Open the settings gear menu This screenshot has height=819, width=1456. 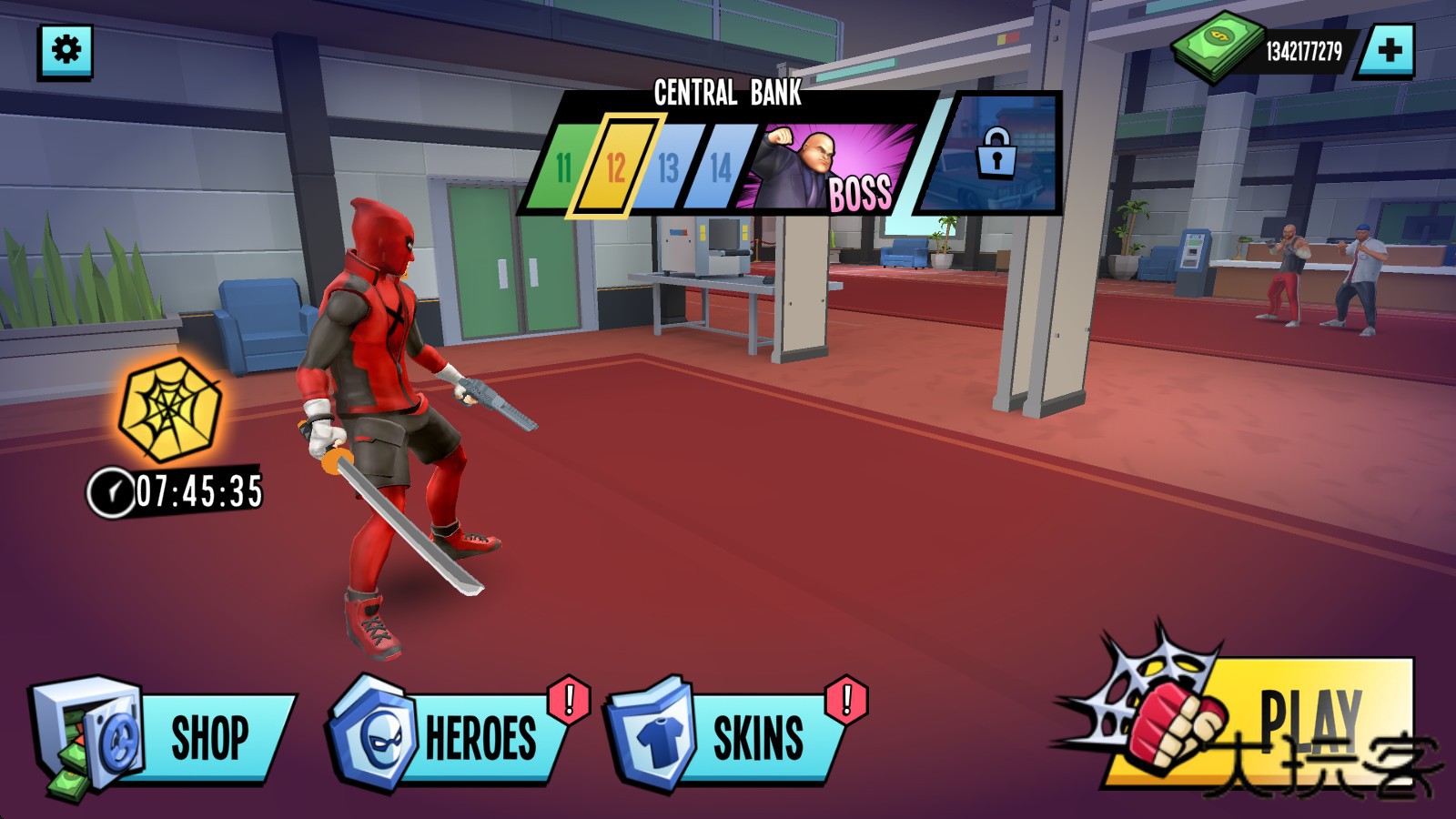[66, 49]
